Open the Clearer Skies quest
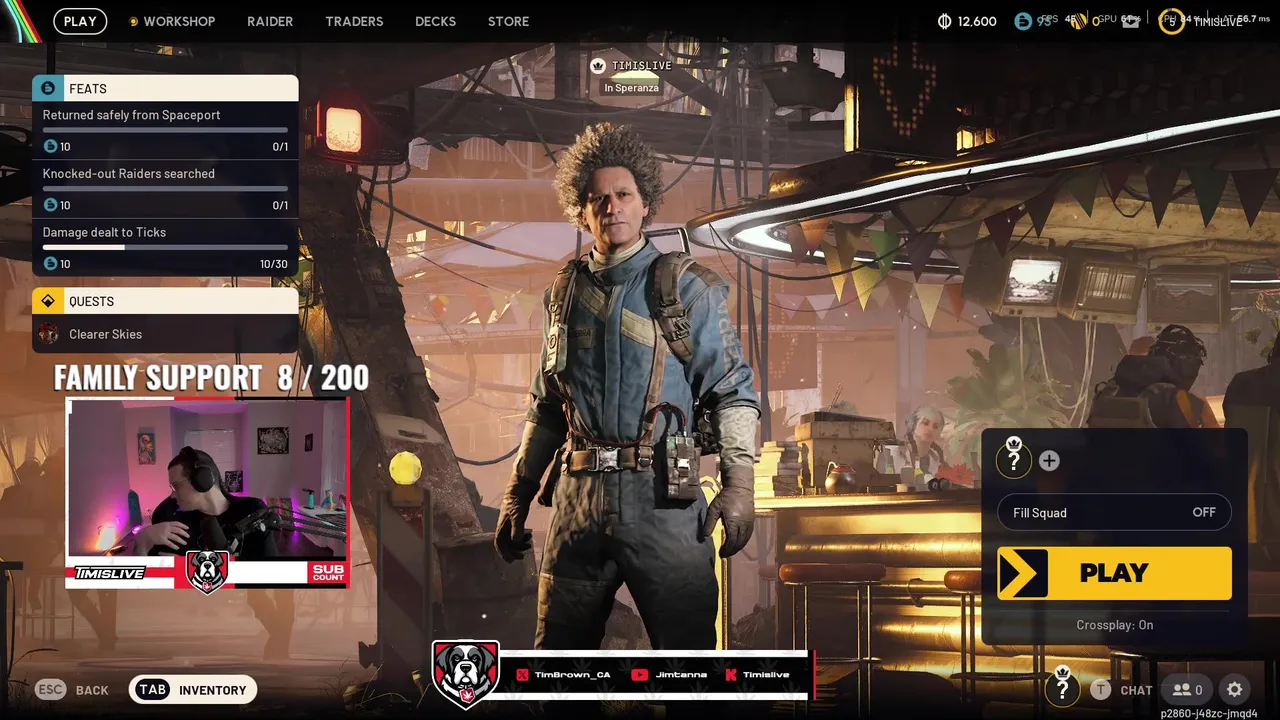1280x720 pixels. (x=105, y=334)
